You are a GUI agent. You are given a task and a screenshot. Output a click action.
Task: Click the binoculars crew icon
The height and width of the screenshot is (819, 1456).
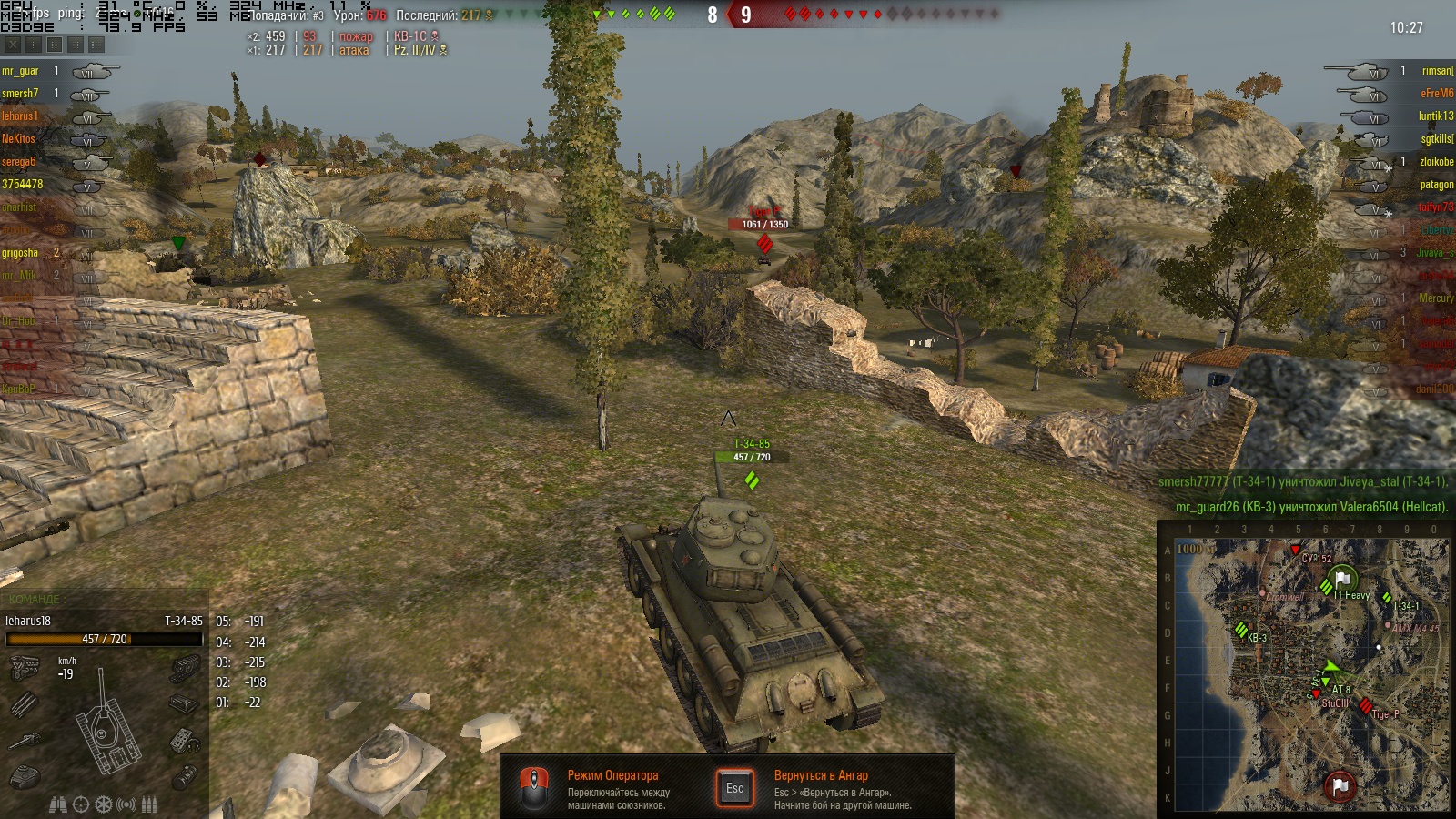[58, 804]
